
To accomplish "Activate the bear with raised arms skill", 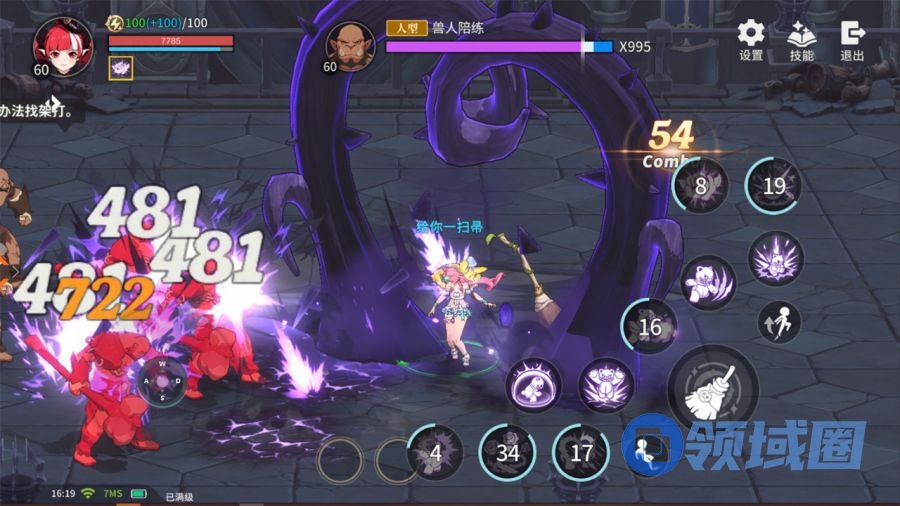I will (606, 386).
